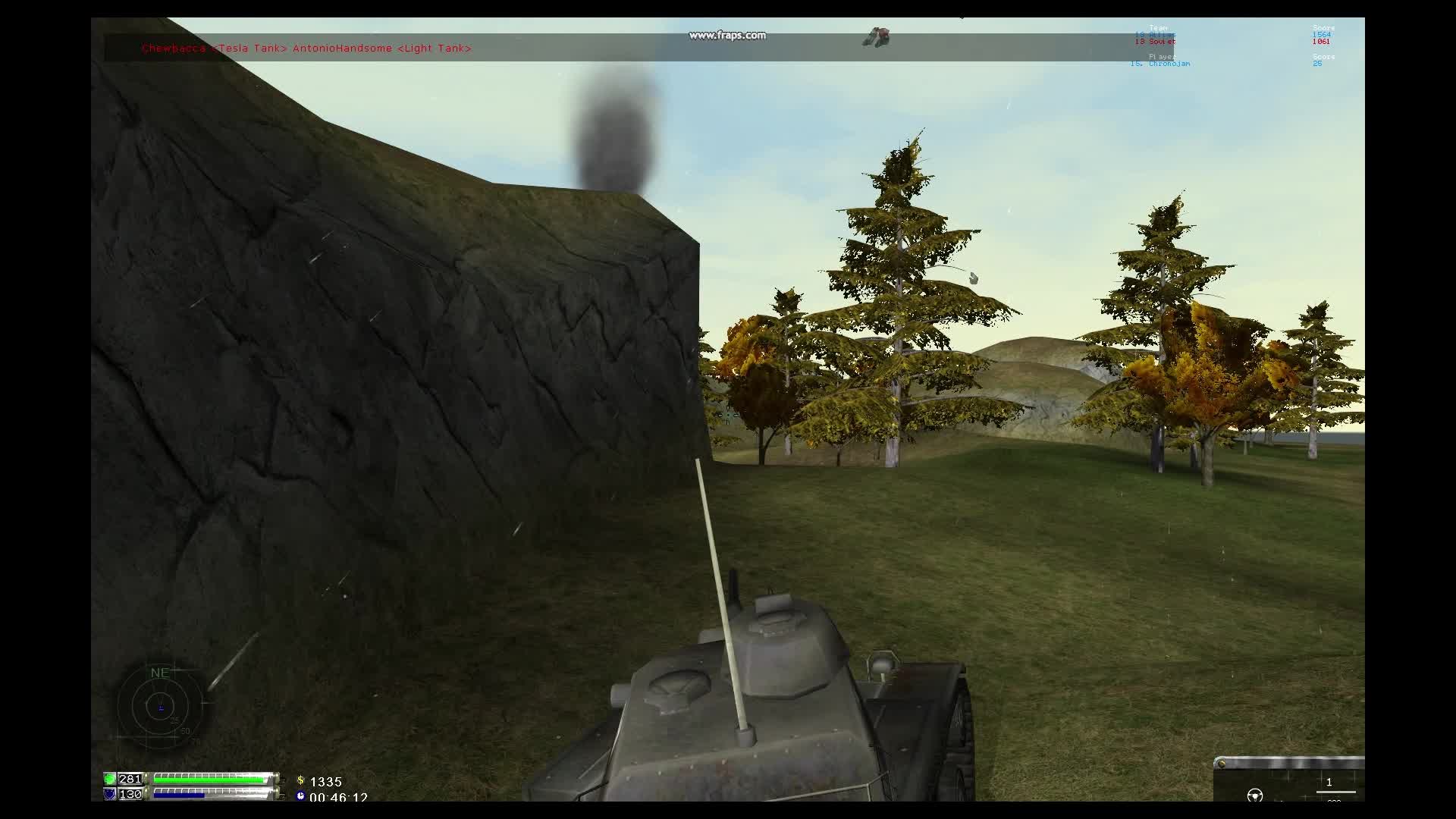Select the compass rose indicator

tap(159, 707)
